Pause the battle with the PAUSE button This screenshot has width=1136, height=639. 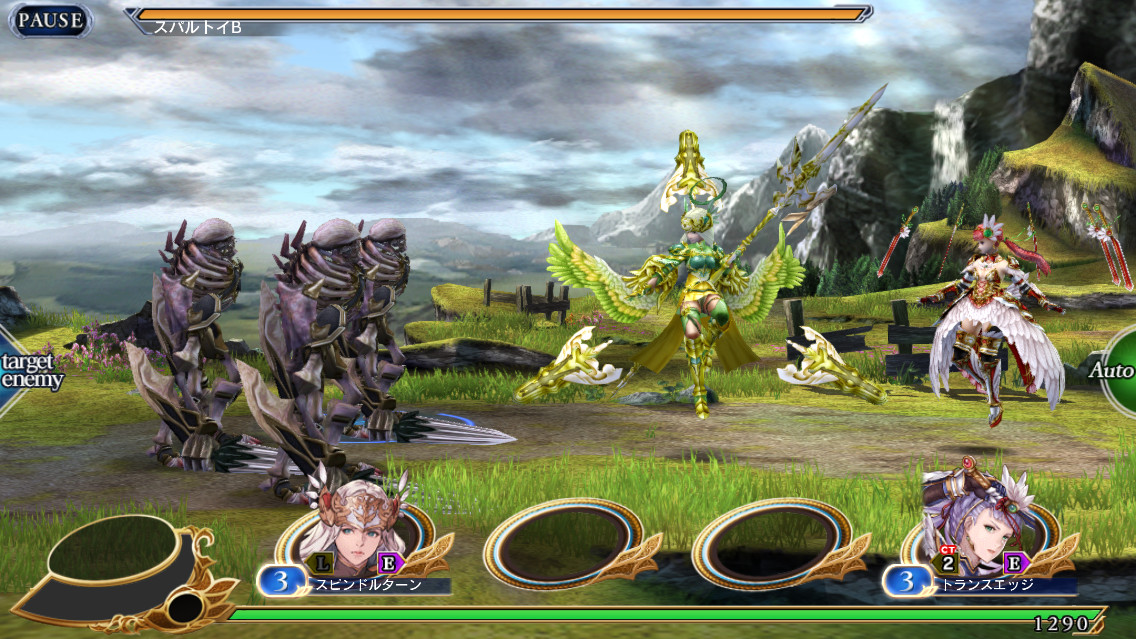tap(50, 20)
